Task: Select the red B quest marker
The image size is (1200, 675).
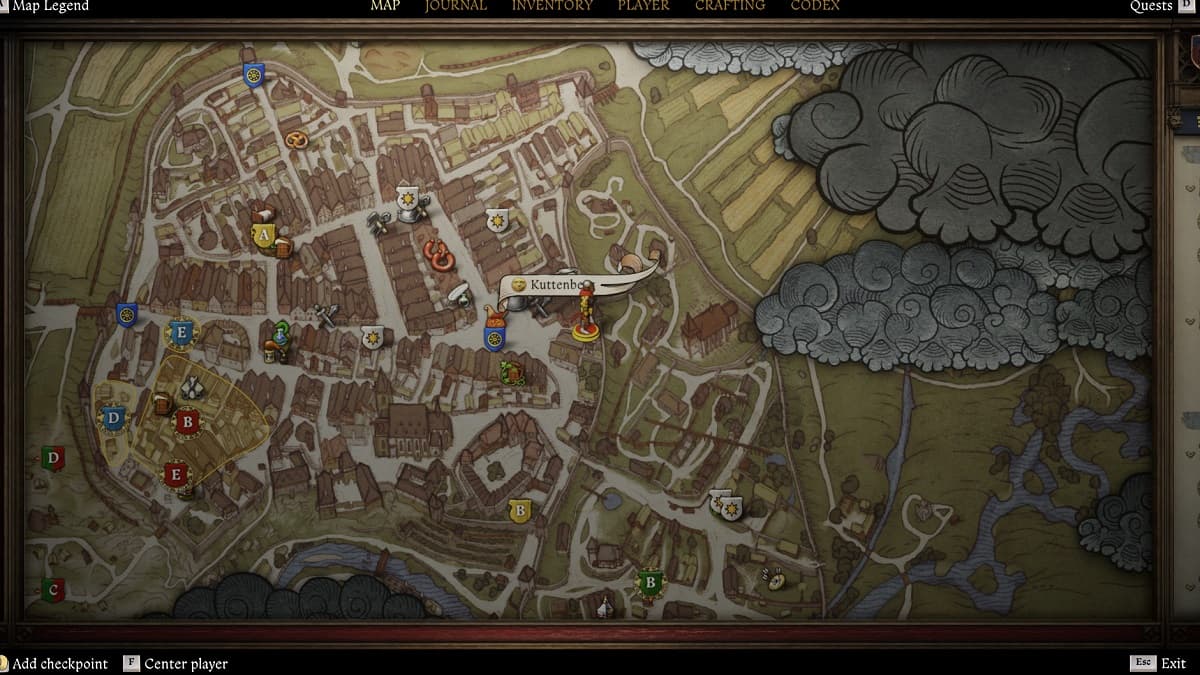Action: [186, 422]
